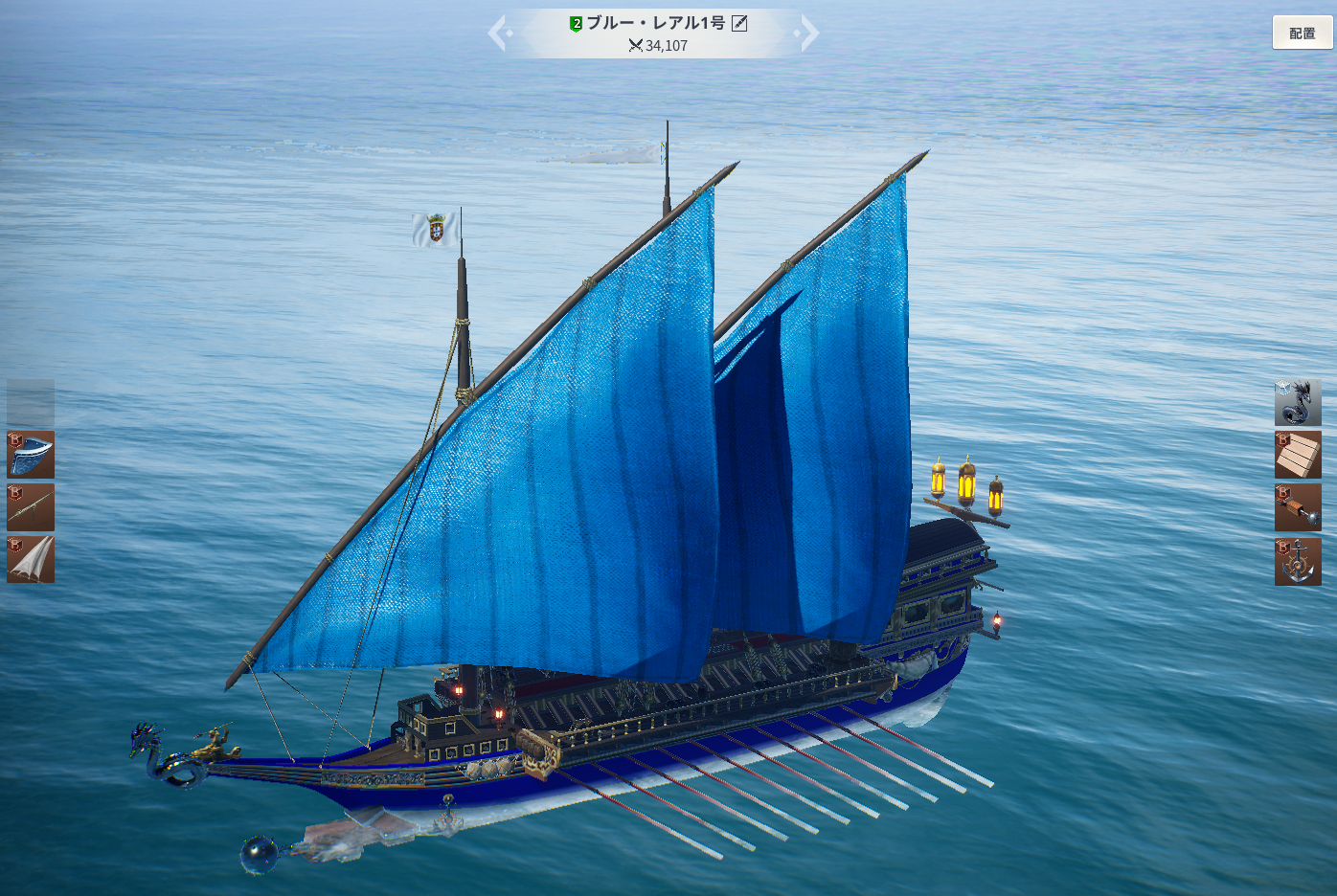
Task: Open the long cannon equipment slot
Action: (31, 507)
